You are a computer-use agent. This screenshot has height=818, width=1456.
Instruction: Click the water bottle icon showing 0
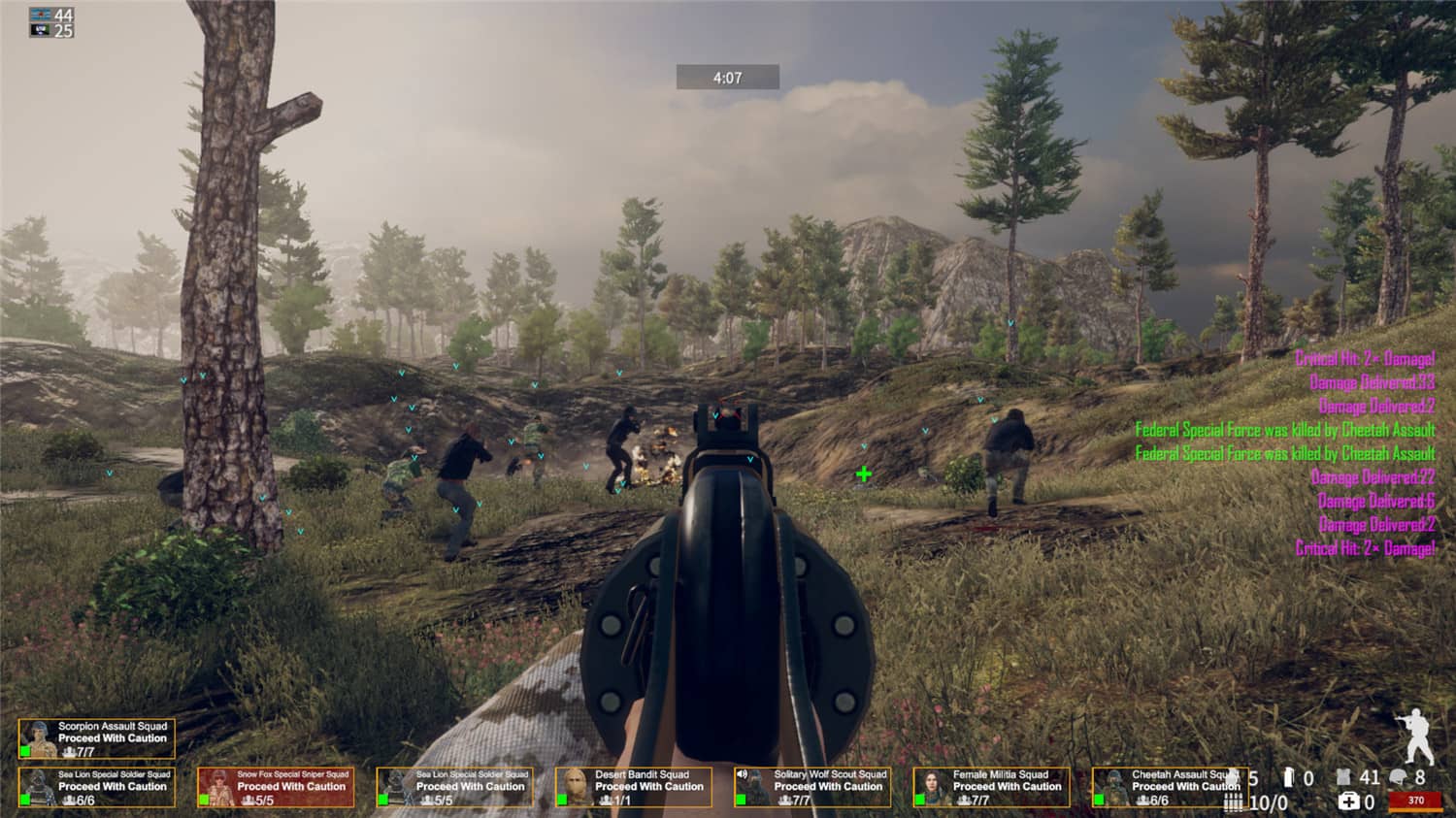(1289, 776)
